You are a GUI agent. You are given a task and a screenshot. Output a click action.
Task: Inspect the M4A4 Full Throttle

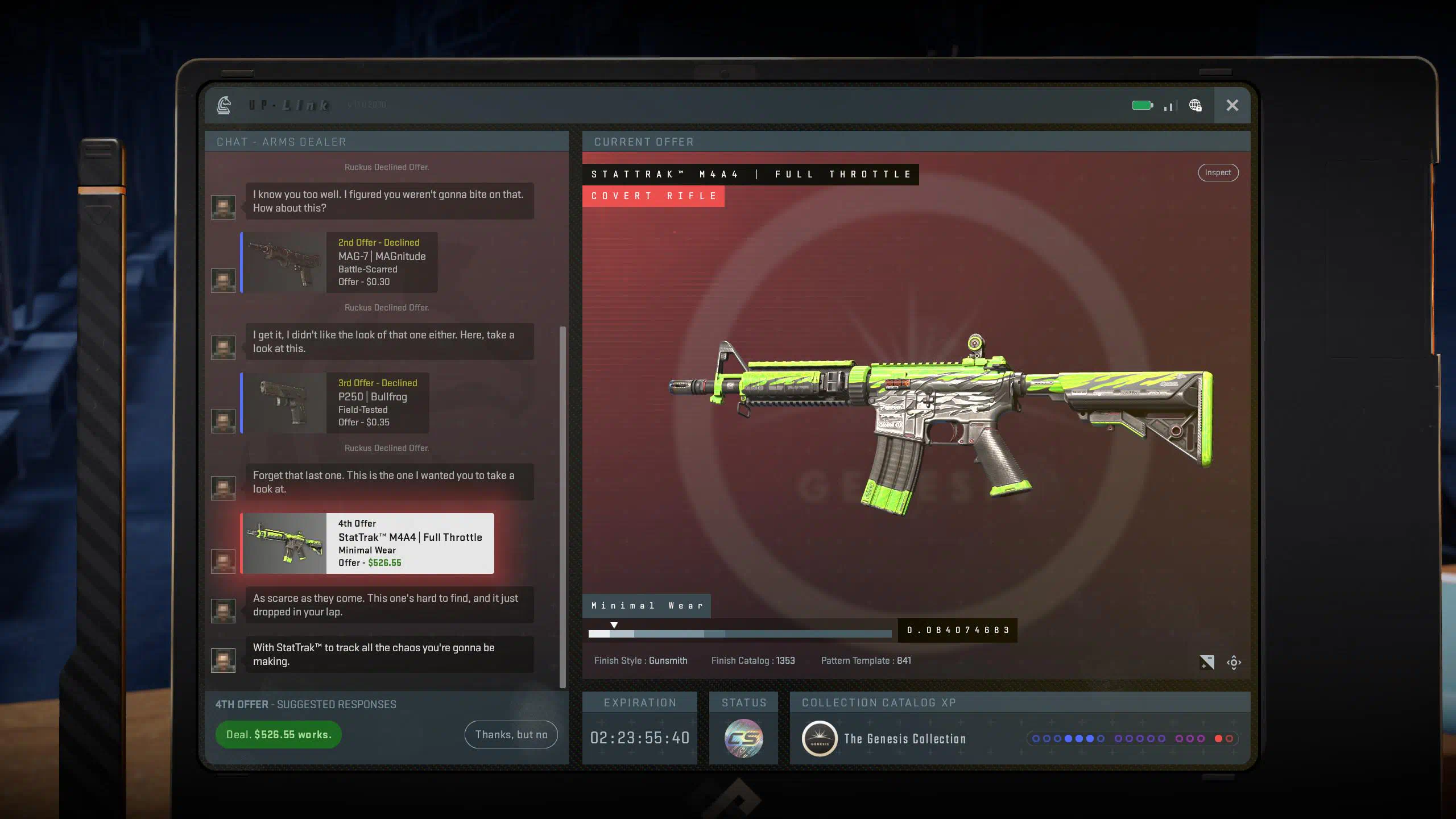(1218, 172)
